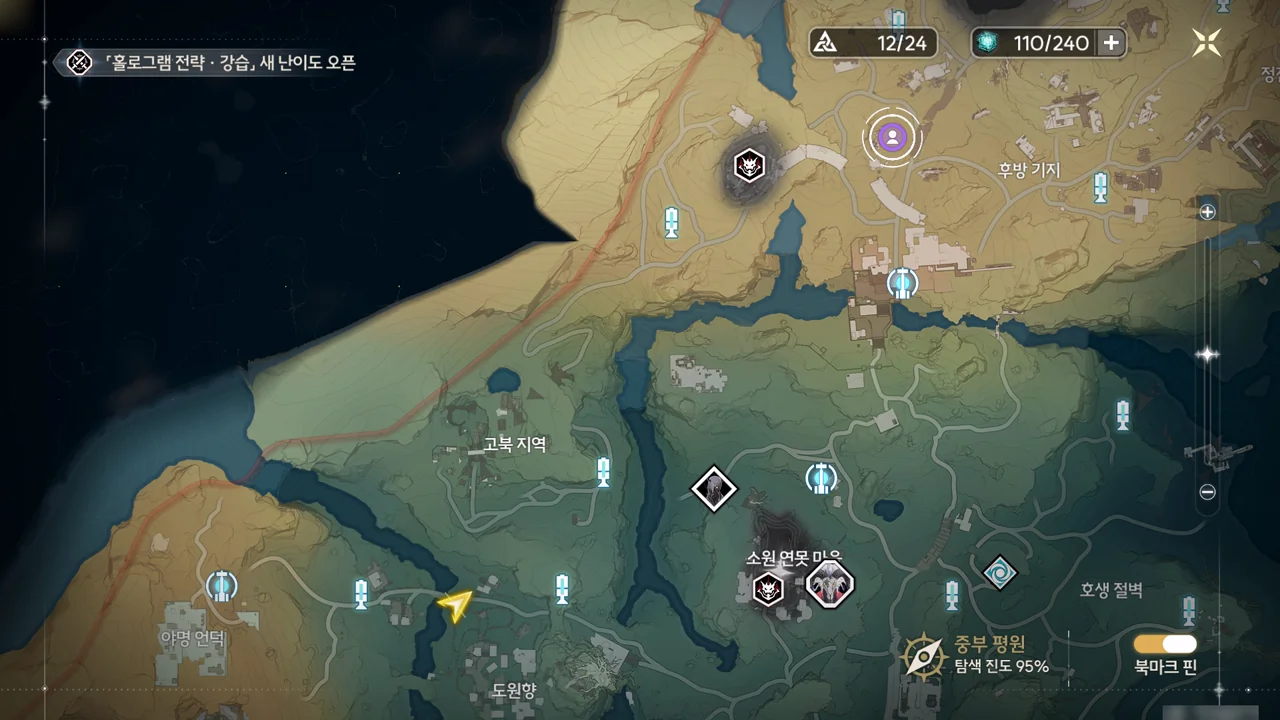Click the map zoom slider handle
This screenshot has width=1280, height=720.
[1207, 354]
